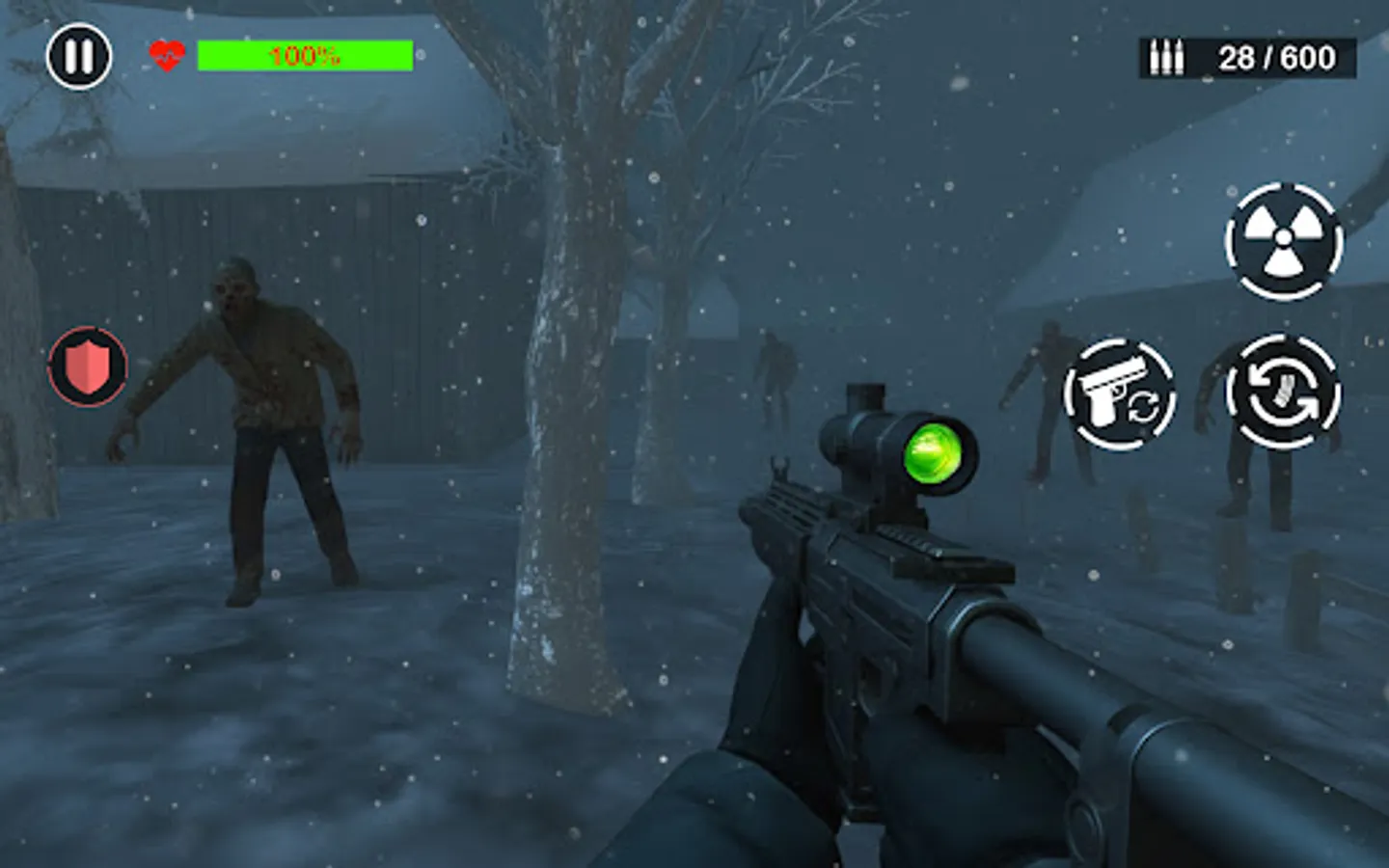This screenshot has height=868, width=1389.
Task: Click the green 100% health bar
Action: pos(305,55)
